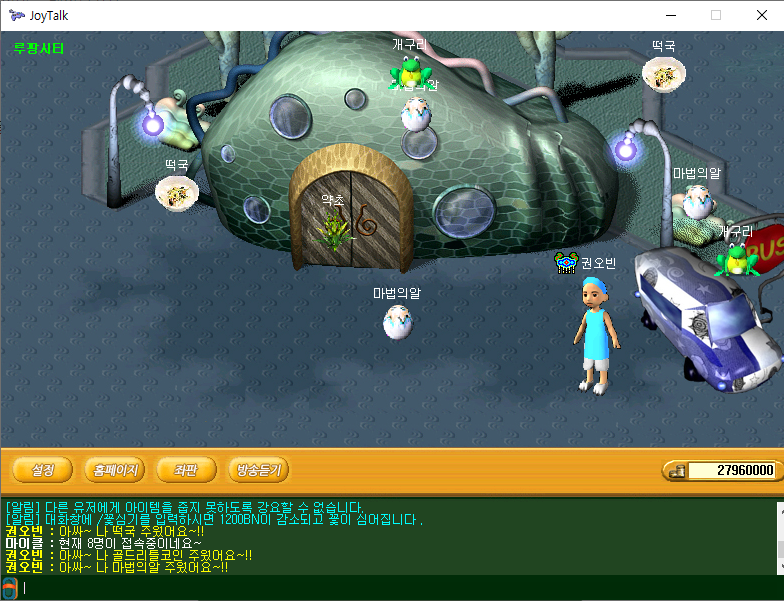
Task: Open the 좌판 stall button
Action: point(186,469)
